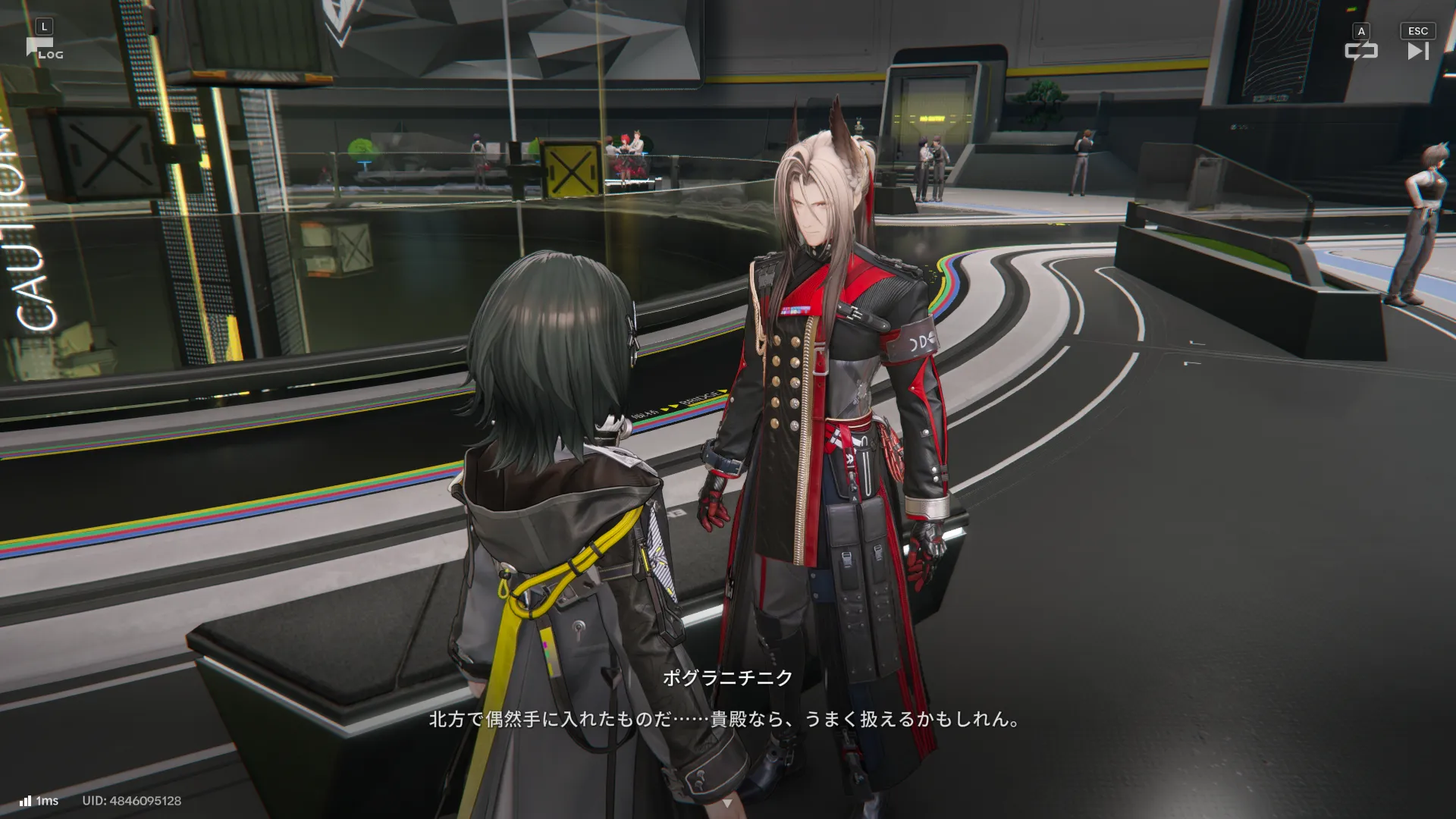
Task: Click the network signal bars icon
Action: click(27, 800)
